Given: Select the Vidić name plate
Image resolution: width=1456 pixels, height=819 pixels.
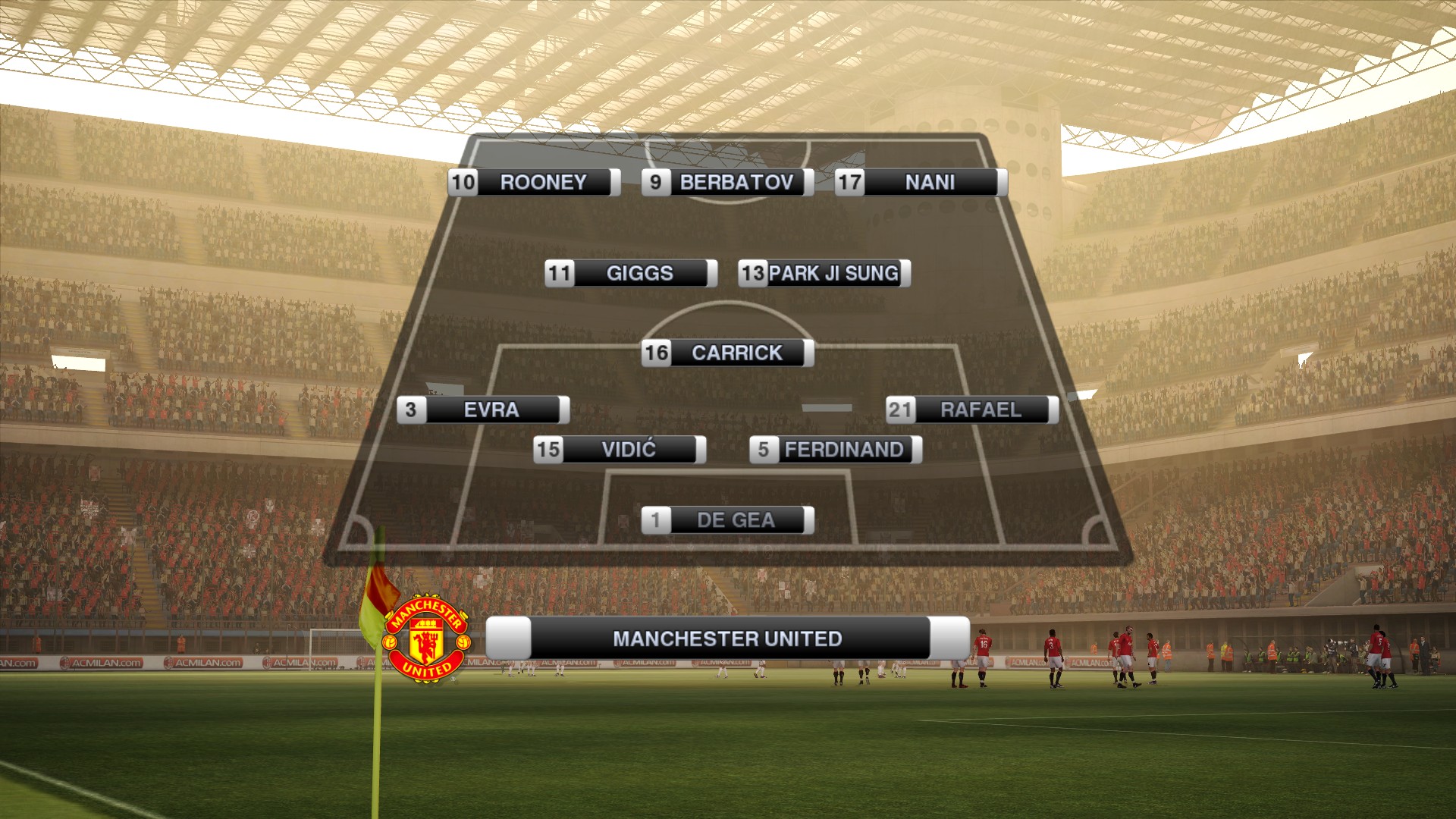Looking at the screenshot, I should pos(620,450).
